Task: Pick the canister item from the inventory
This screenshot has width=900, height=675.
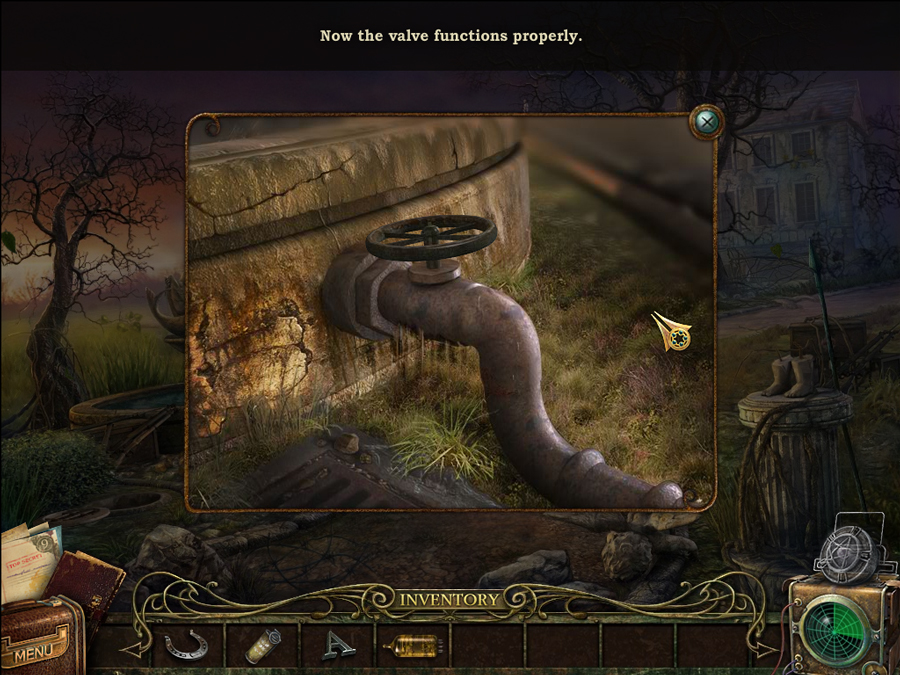Action: (263, 646)
